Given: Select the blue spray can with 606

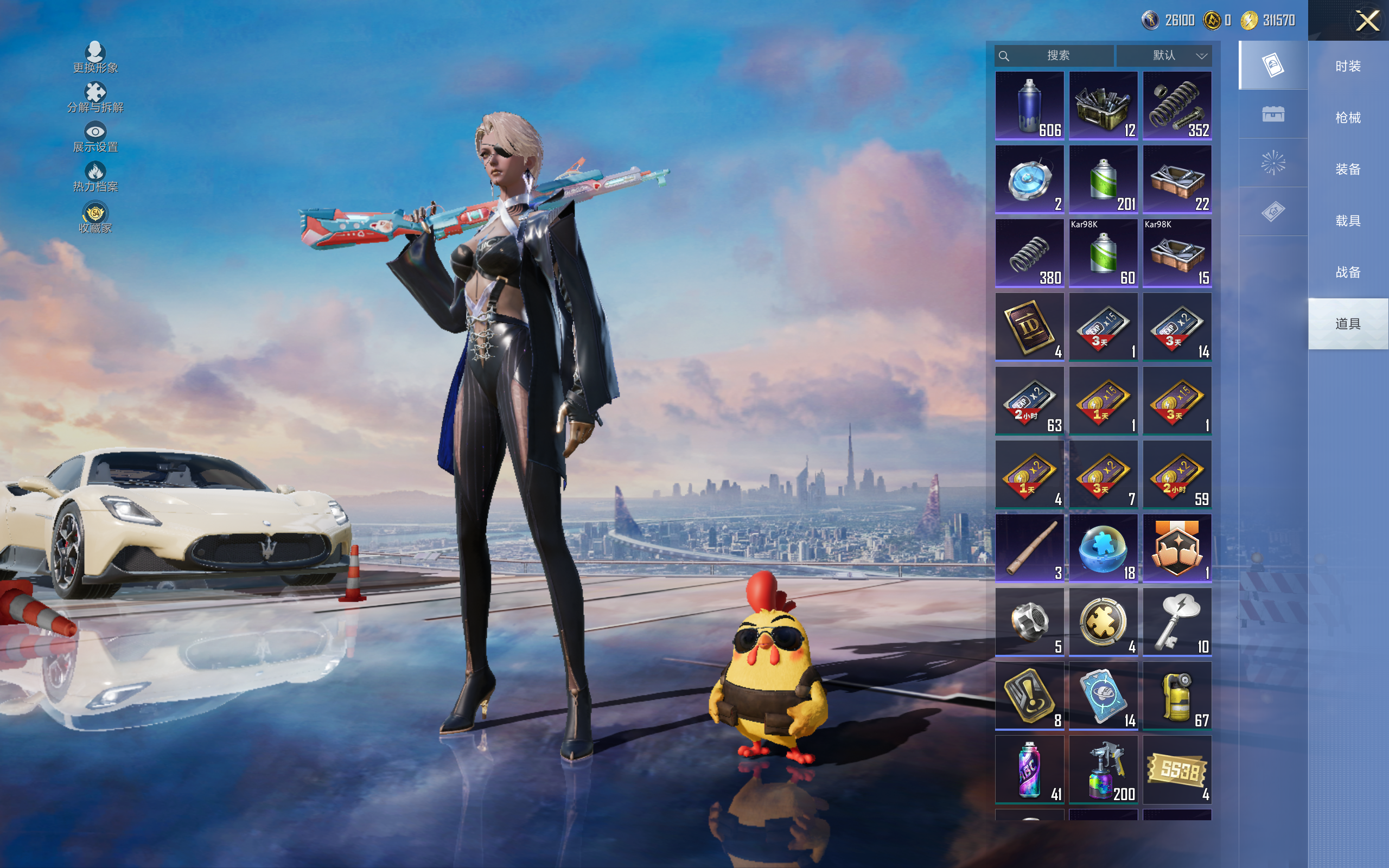Looking at the screenshot, I should point(1030,106).
